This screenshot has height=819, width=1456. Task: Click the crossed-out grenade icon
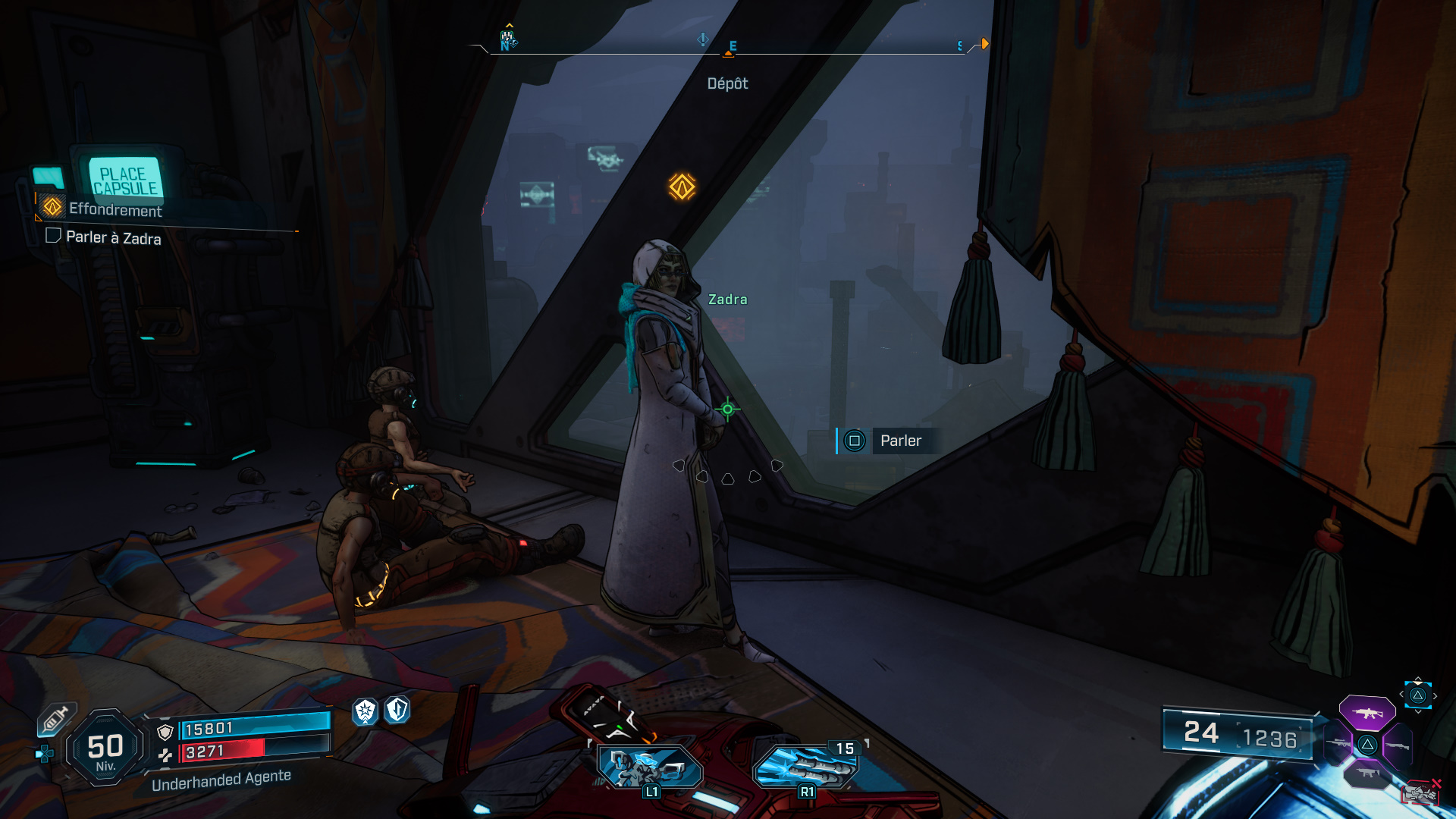(1422, 792)
